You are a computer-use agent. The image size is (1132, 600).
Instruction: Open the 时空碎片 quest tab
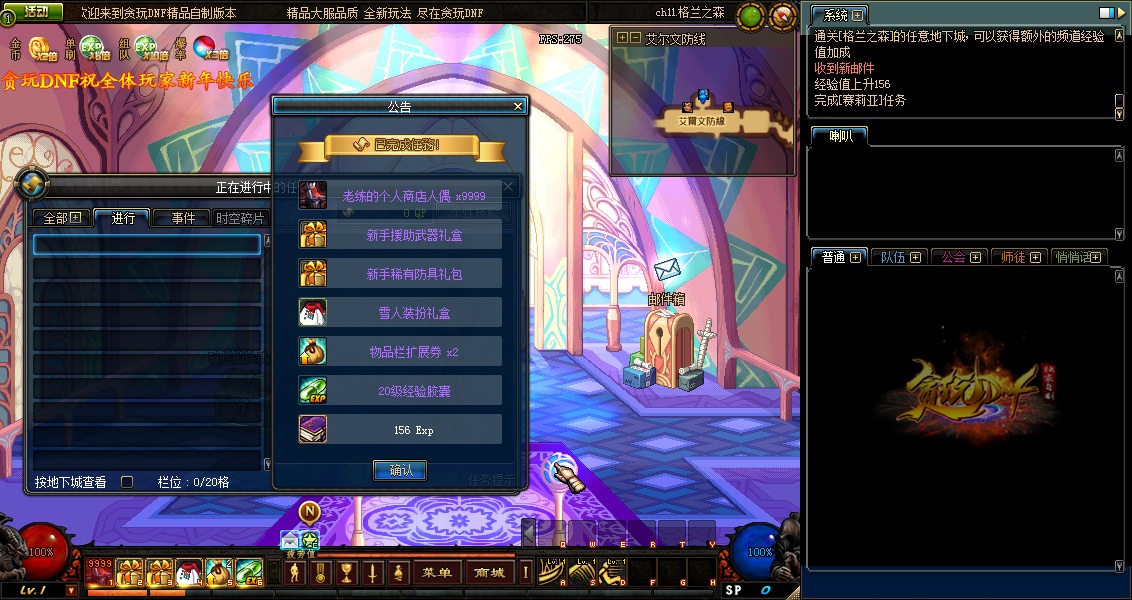(241, 218)
